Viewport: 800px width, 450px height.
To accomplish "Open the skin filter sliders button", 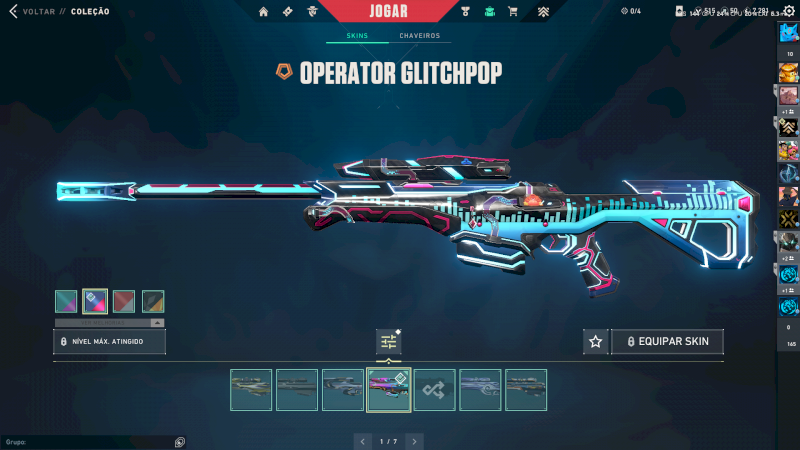I will click(389, 342).
